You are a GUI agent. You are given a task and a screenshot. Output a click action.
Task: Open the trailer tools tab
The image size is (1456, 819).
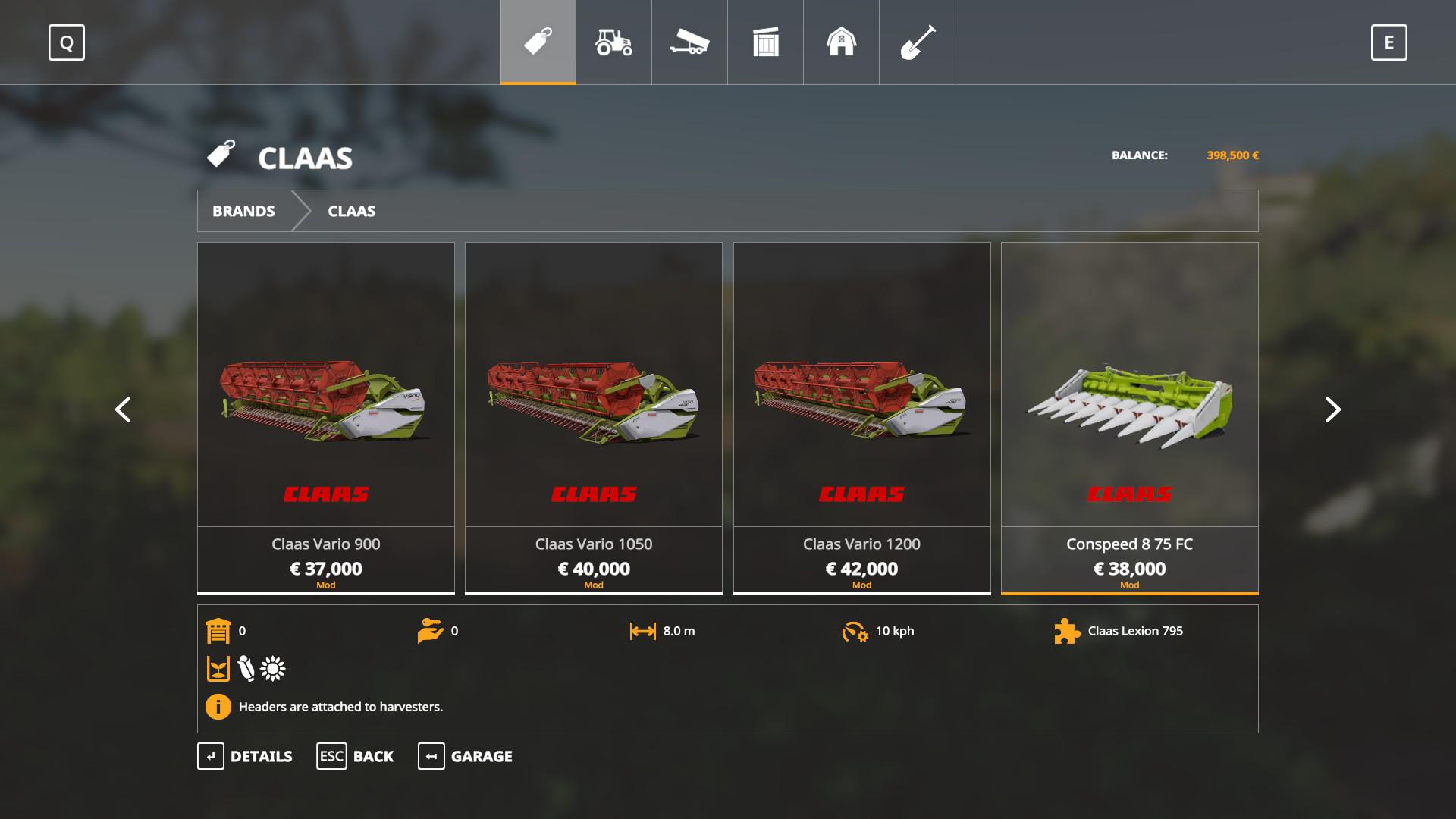click(x=689, y=42)
